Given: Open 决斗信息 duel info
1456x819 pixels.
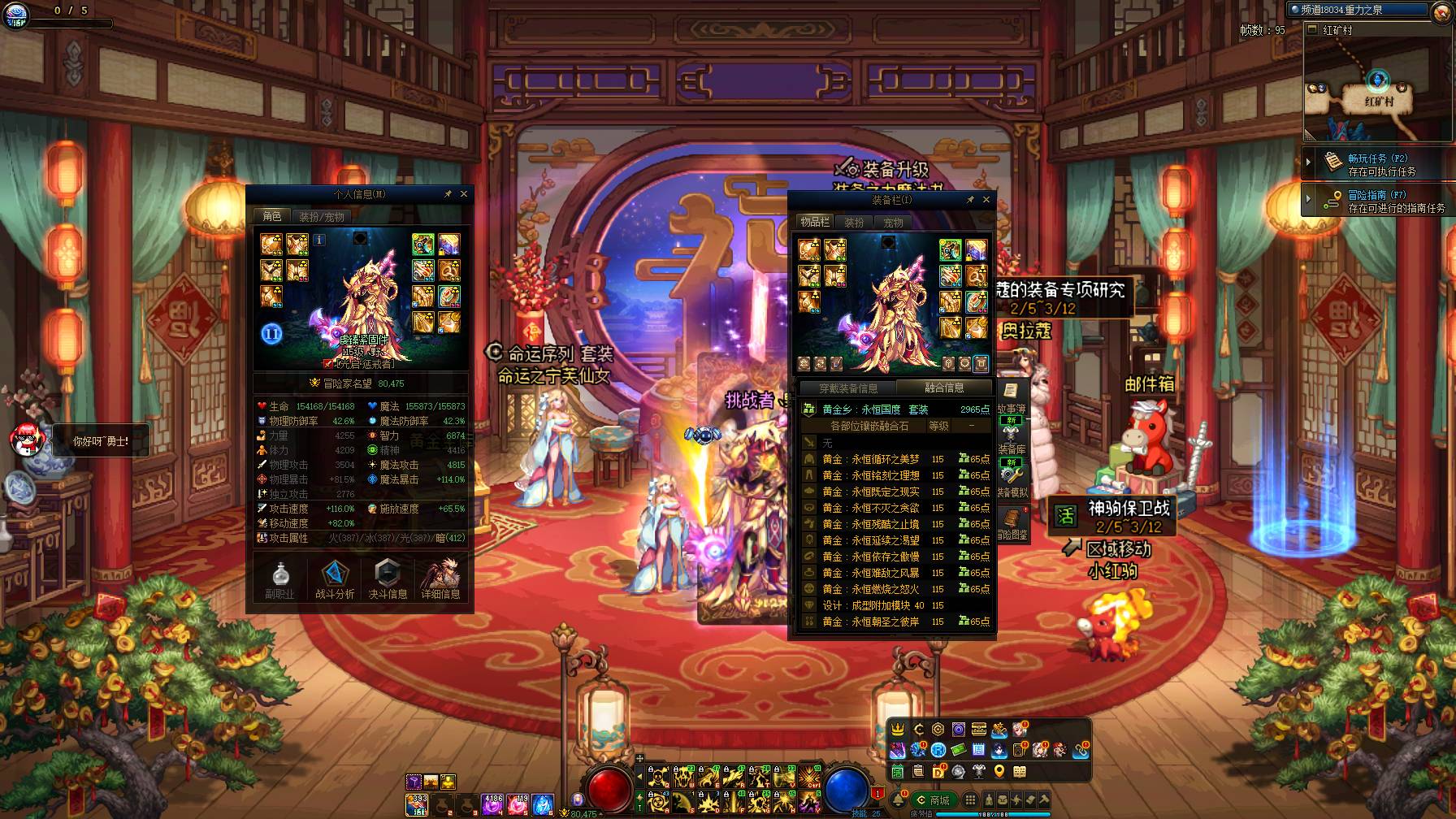Looking at the screenshot, I should pyautogui.click(x=388, y=579).
